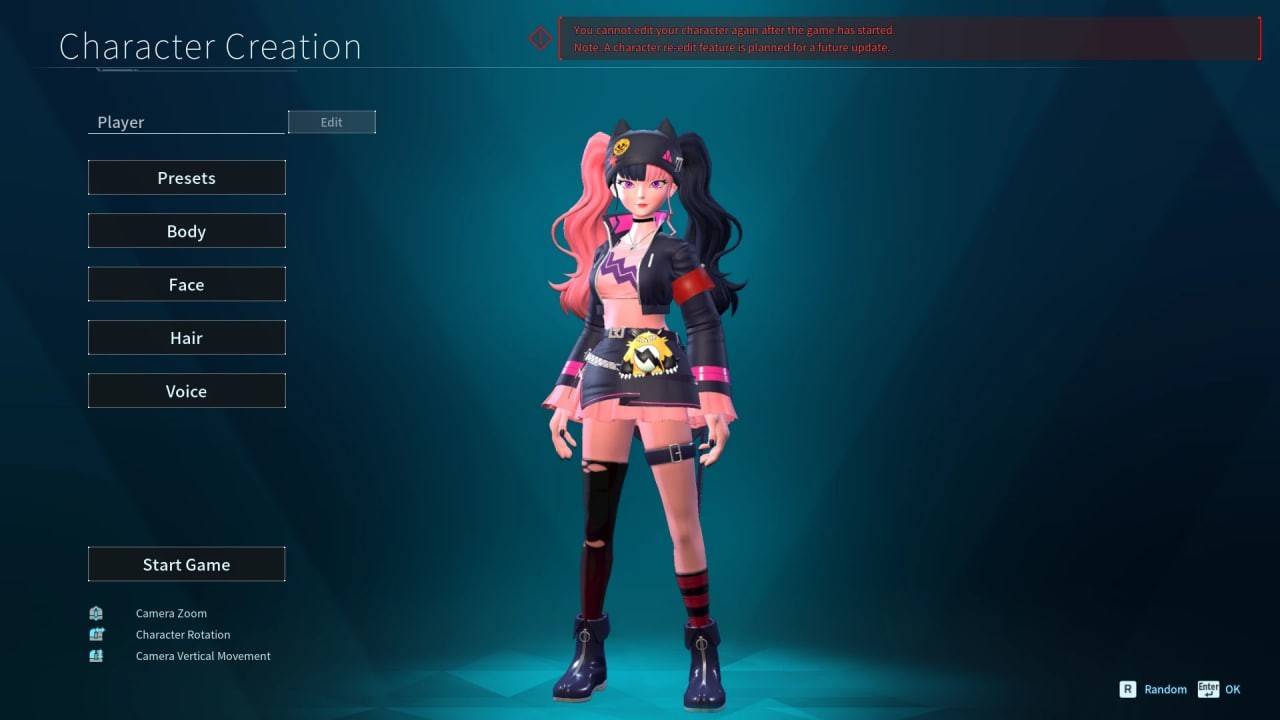Screen dimensions: 1280x720
Task: Confirm with OK at the bottom right
Action: tap(1232, 689)
